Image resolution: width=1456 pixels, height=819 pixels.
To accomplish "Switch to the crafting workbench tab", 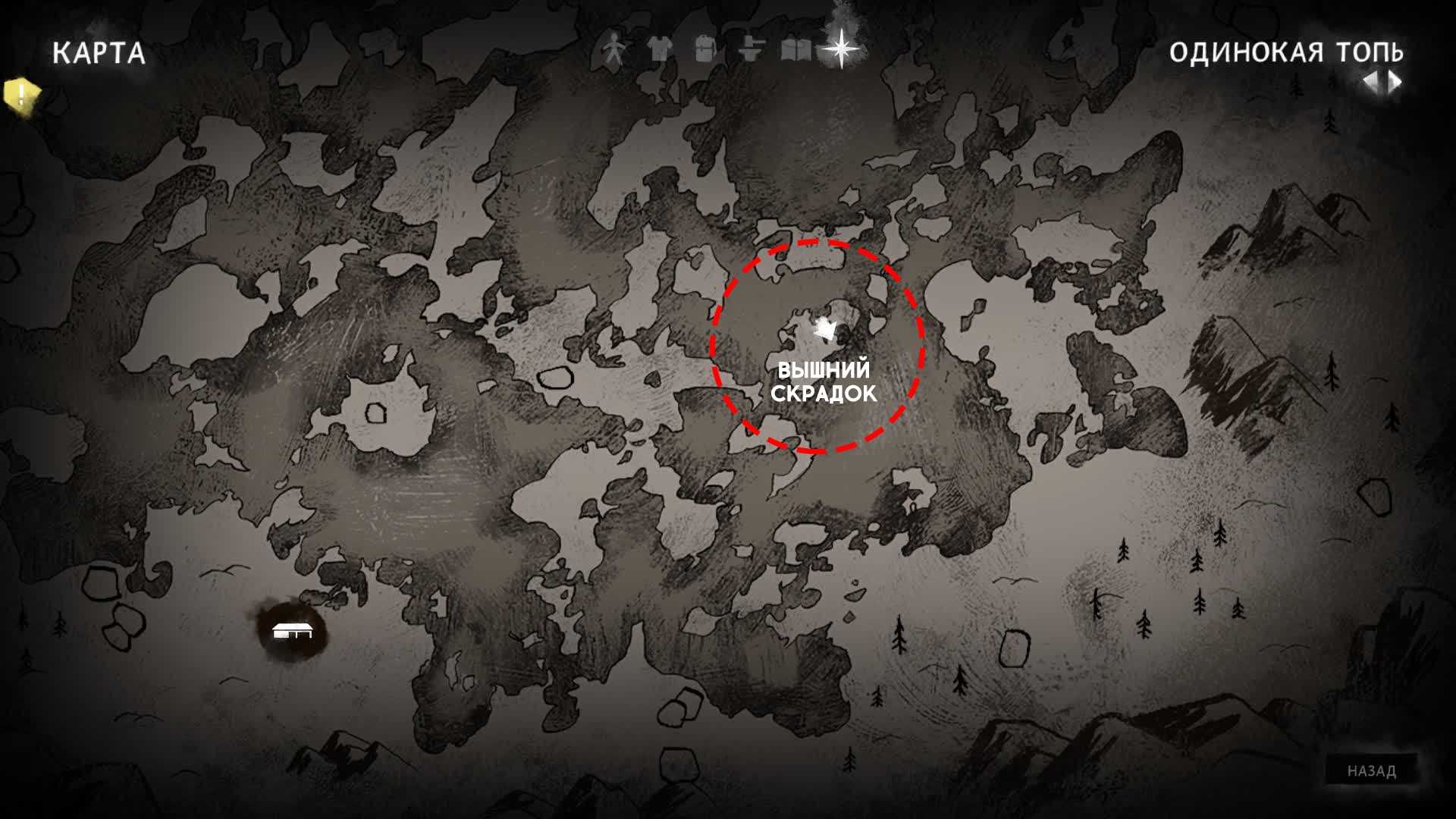I will 749,50.
